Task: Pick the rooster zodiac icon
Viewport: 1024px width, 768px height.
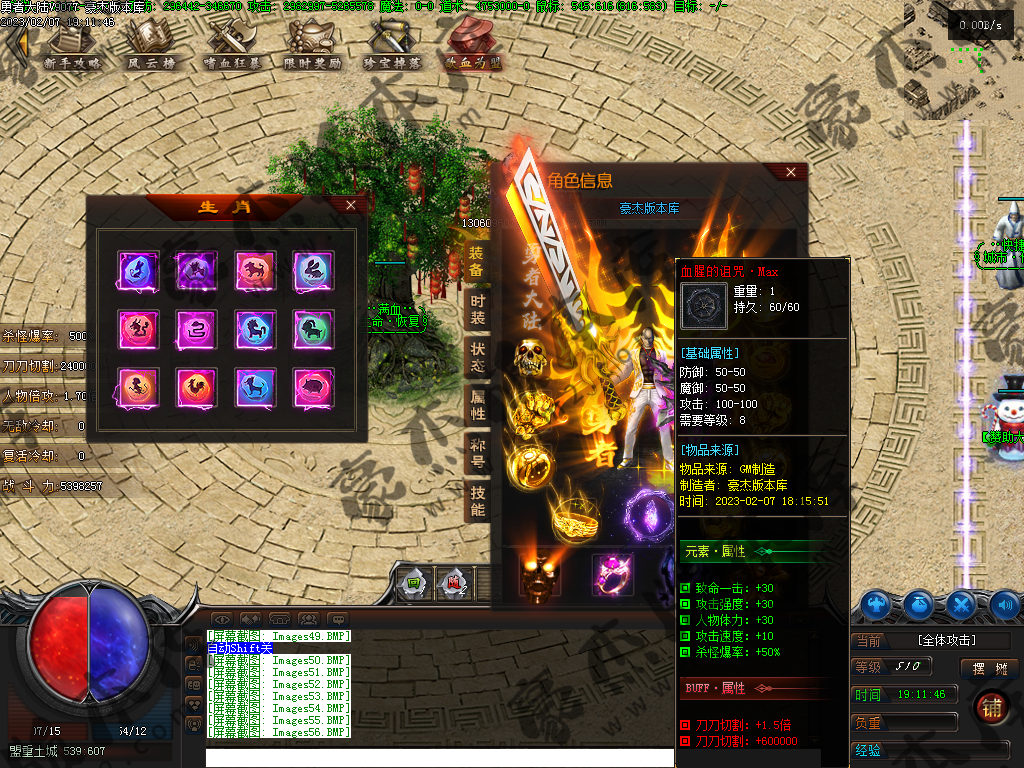Action: coord(195,387)
